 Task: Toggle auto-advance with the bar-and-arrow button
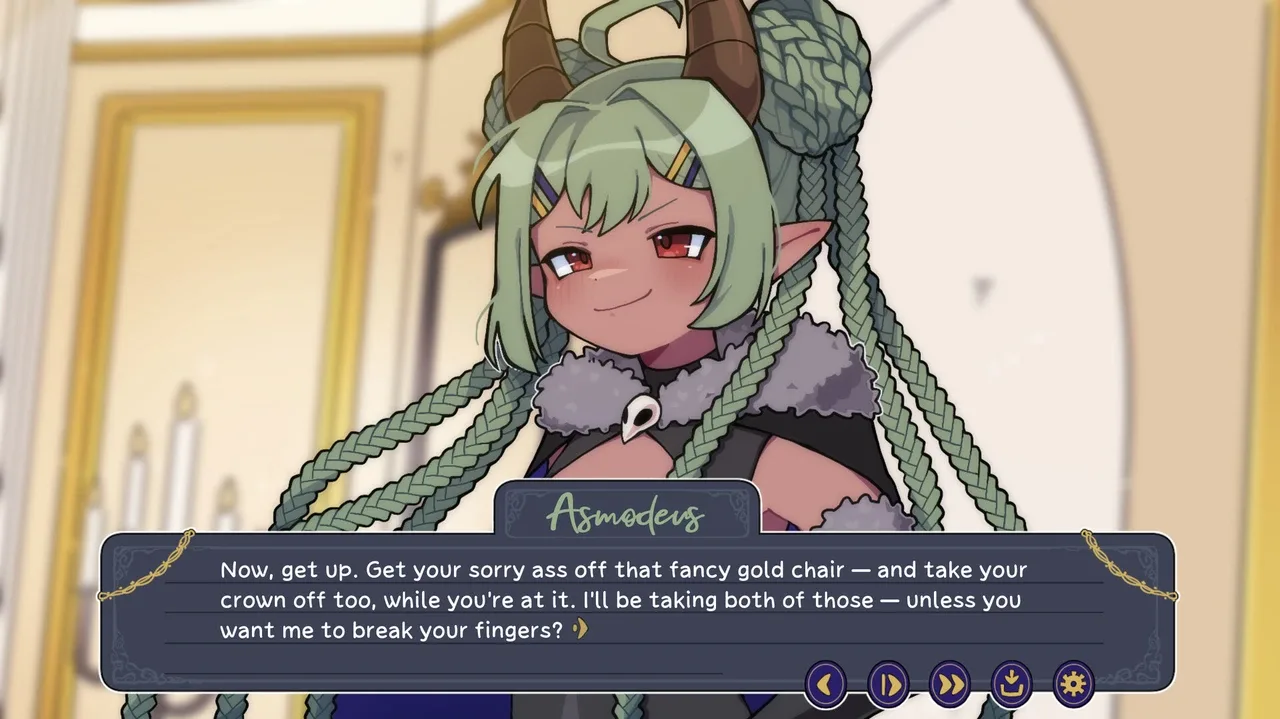[x=888, y=684]
